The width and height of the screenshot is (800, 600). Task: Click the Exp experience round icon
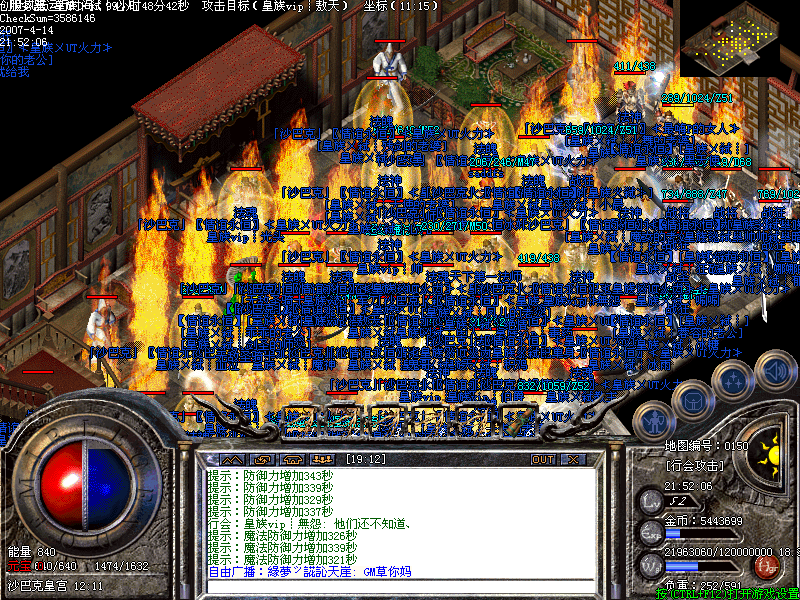point(651,531)
